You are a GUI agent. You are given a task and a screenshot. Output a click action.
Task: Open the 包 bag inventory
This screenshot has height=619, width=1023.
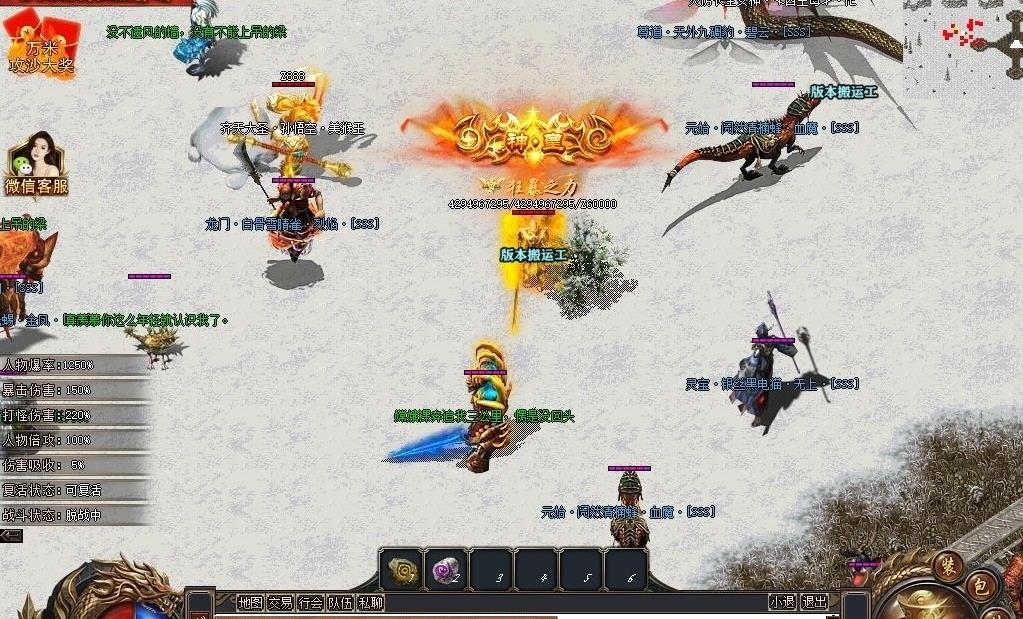pos(982,585)
